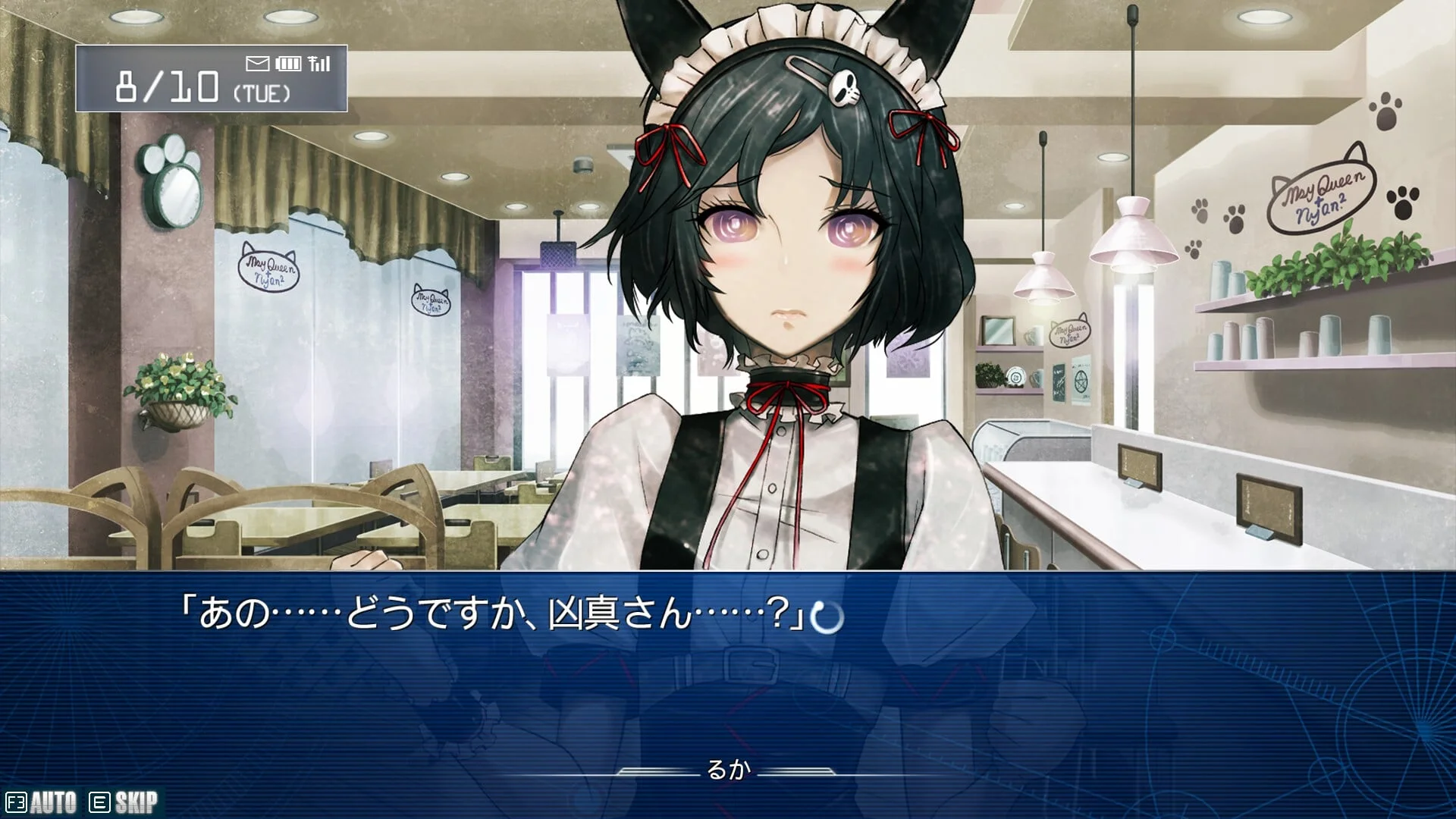The height and width of the screenshot is (819, 1456).
Task: Activate the SKIP text button
Action: pyautogui.click(x=124, y=802)
